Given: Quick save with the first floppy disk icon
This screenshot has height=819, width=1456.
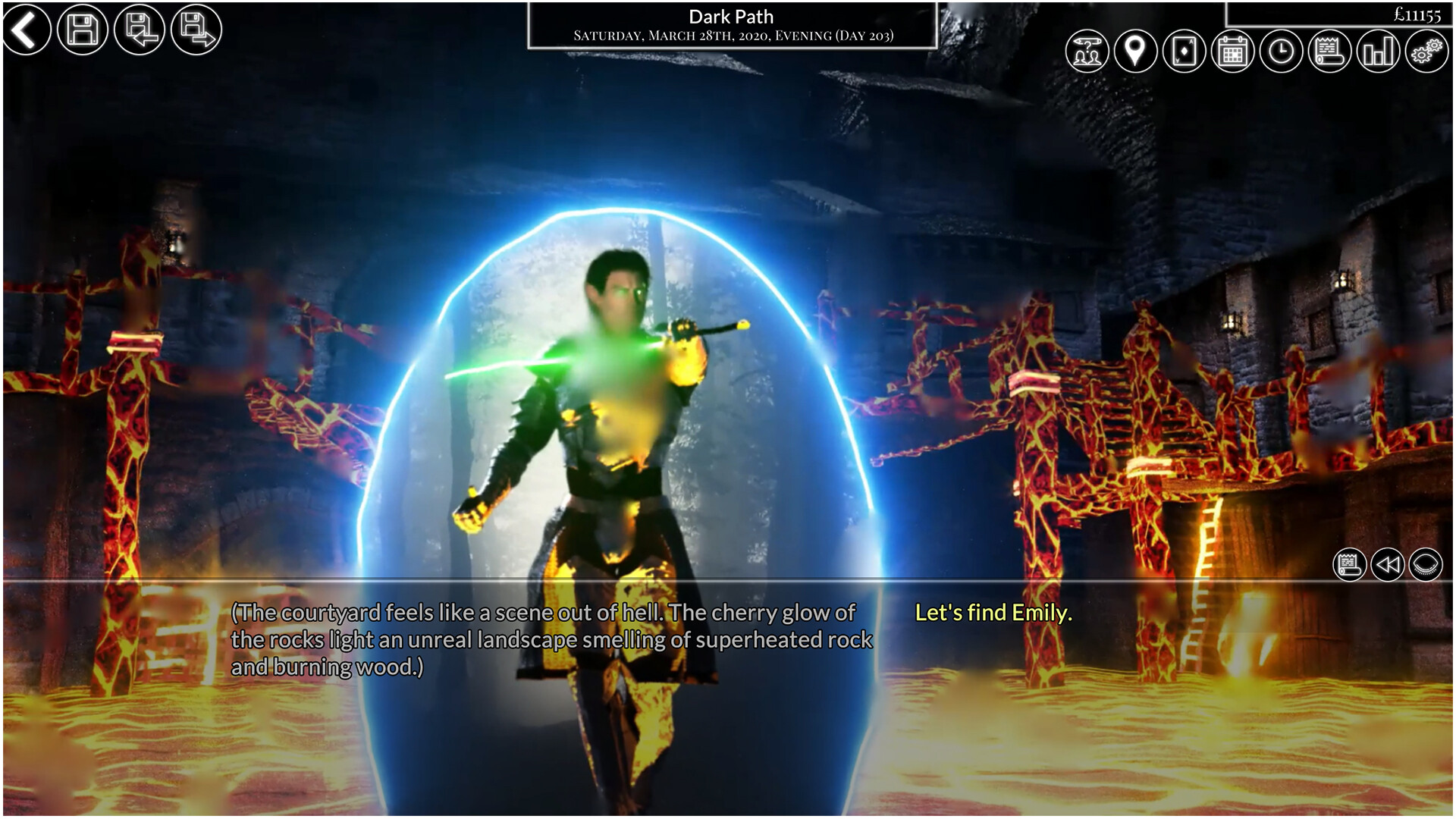Looking at the screenshot, I should (x=82, y=30).
